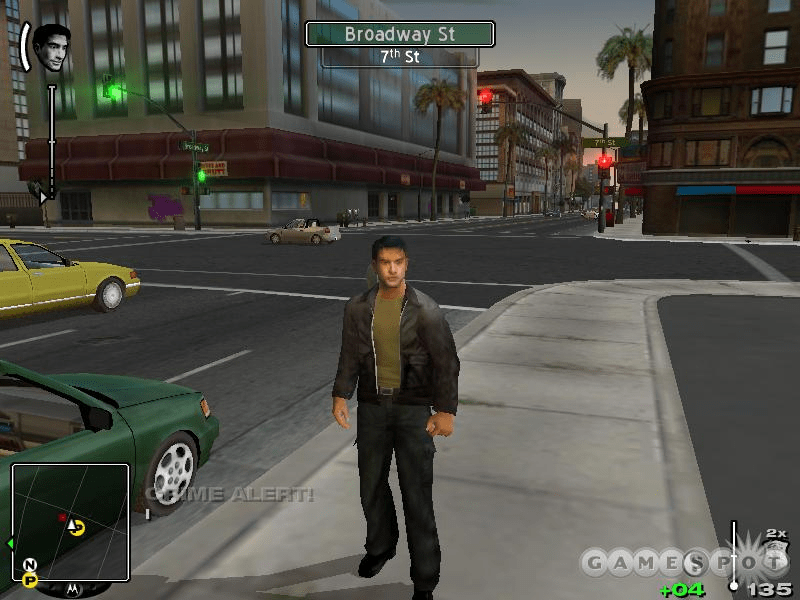Image resolution: width=800 pixels, height=600 pixels.
Task: Click the player character portrait
Action: point(52,47)
